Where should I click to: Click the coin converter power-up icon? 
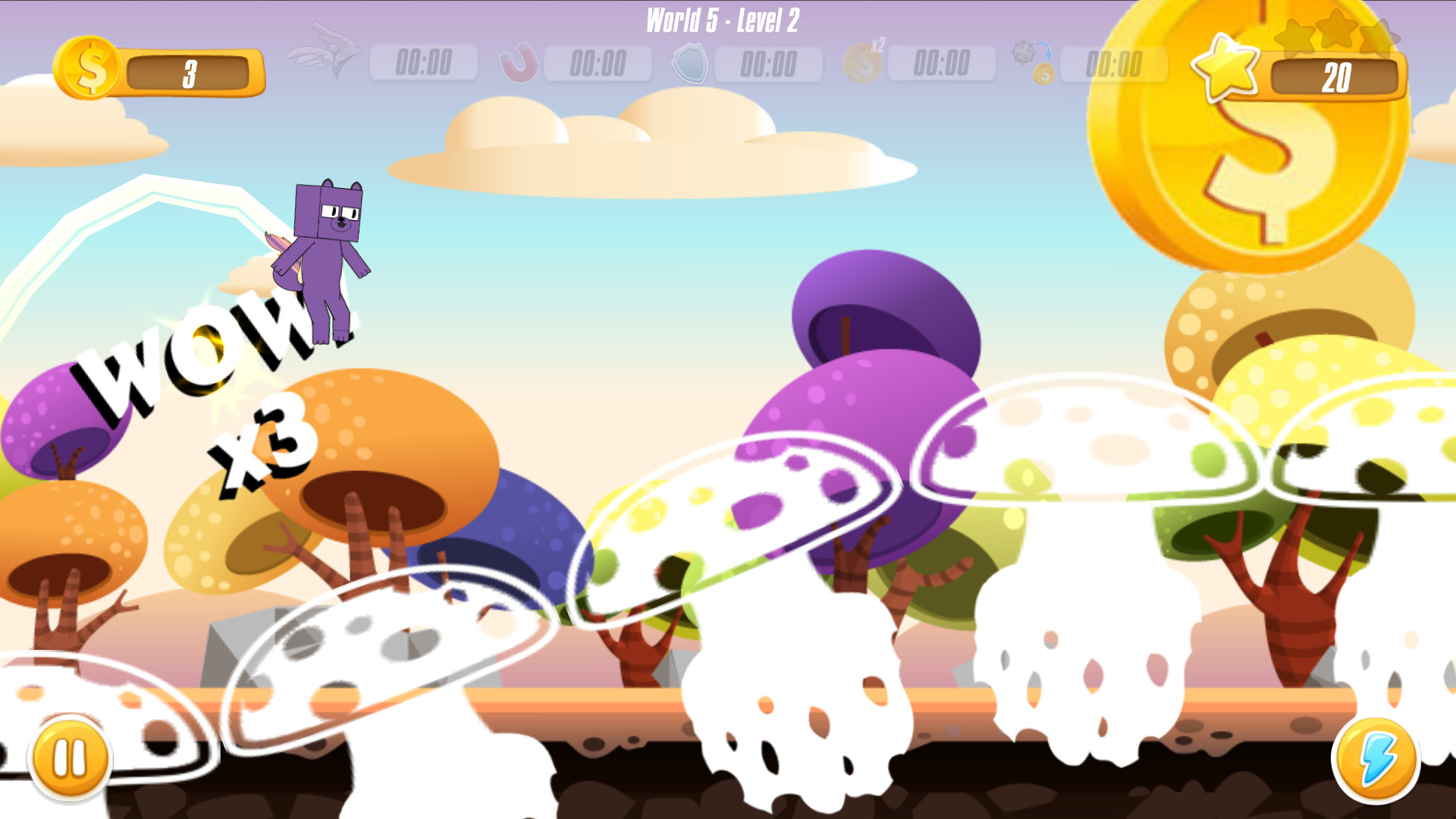coord(1033,61)
